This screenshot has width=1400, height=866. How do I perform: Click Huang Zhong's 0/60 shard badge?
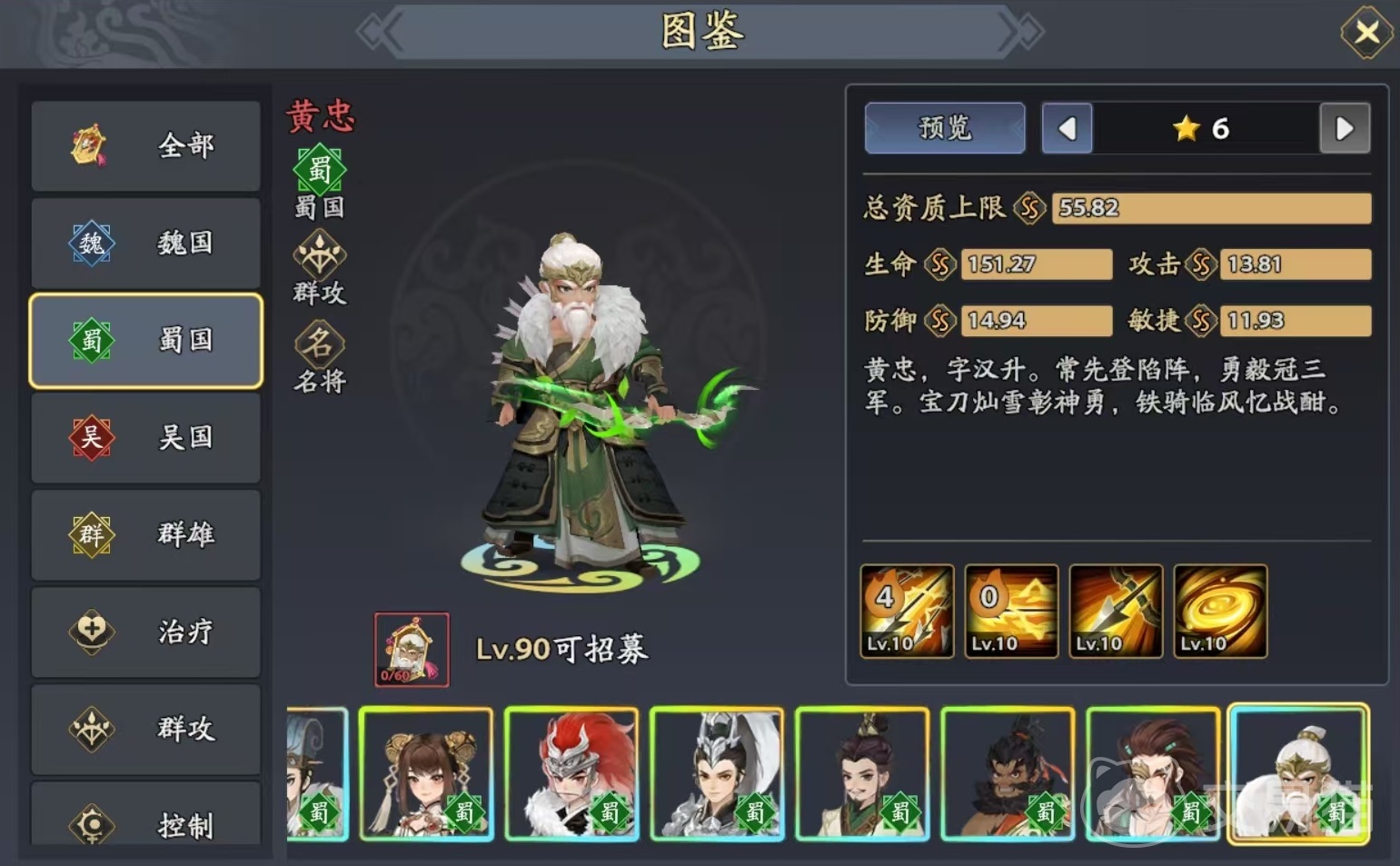411,648
